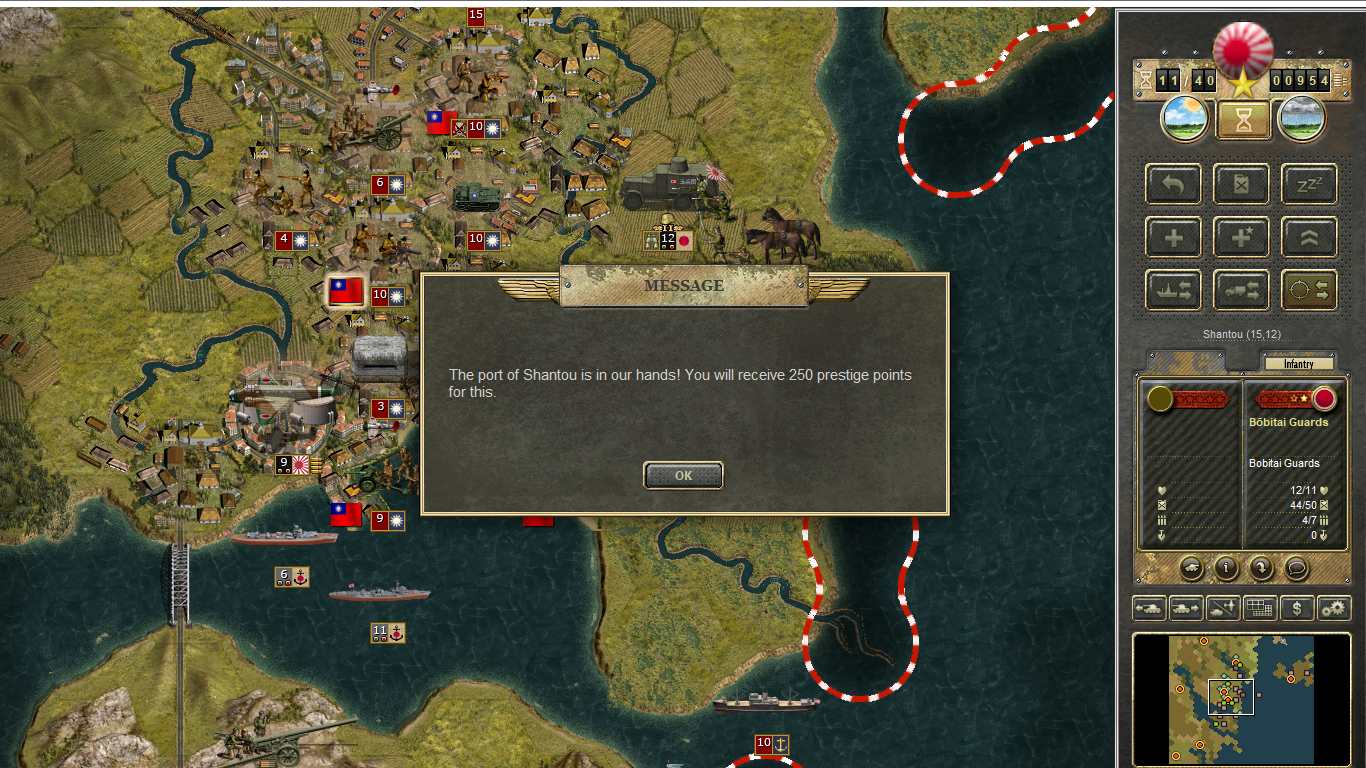Open the purchase screen dollar button
Image resolution: width=1366 pixels, height=768 pixels.
[1296, 608]
